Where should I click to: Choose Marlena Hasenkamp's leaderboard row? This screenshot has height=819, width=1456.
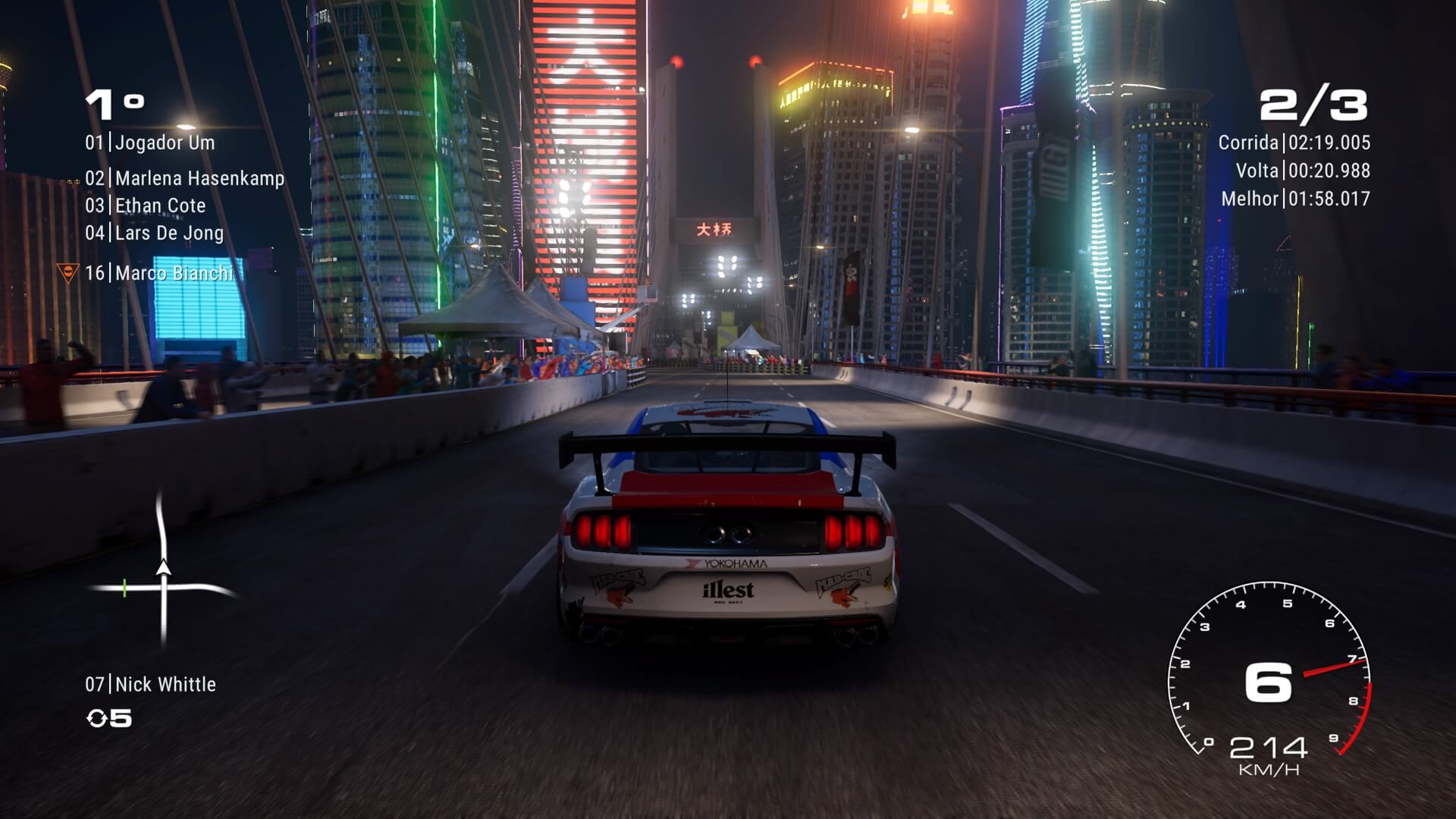(x=184, y=178)
